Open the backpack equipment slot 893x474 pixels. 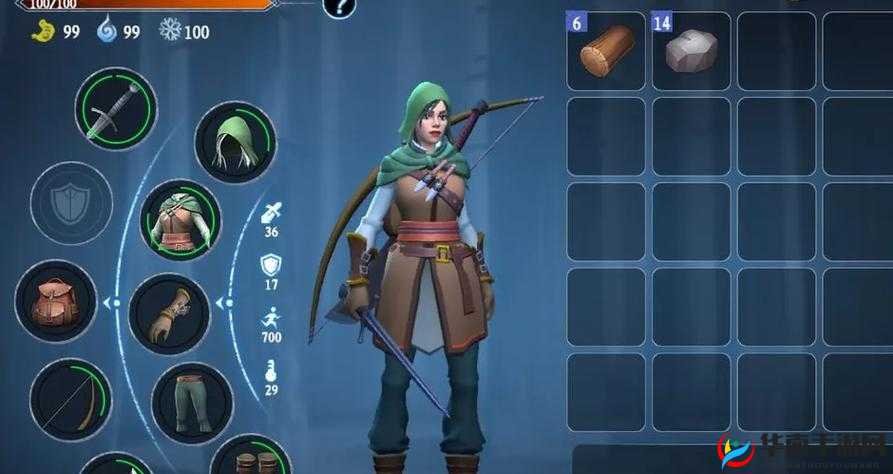click(x=56, y=300)
